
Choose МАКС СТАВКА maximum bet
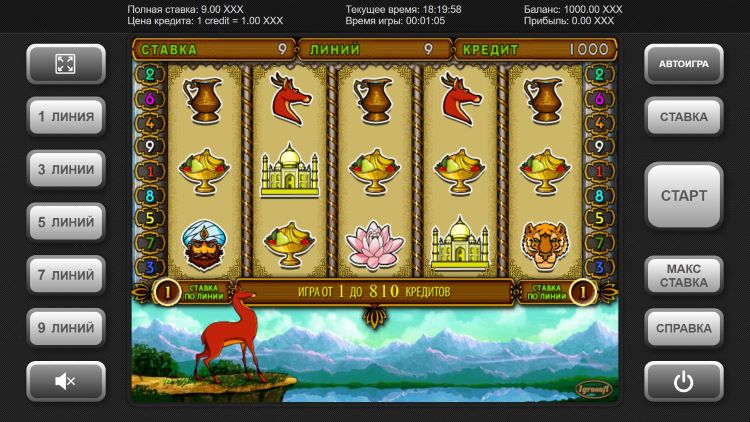[683, 275]
